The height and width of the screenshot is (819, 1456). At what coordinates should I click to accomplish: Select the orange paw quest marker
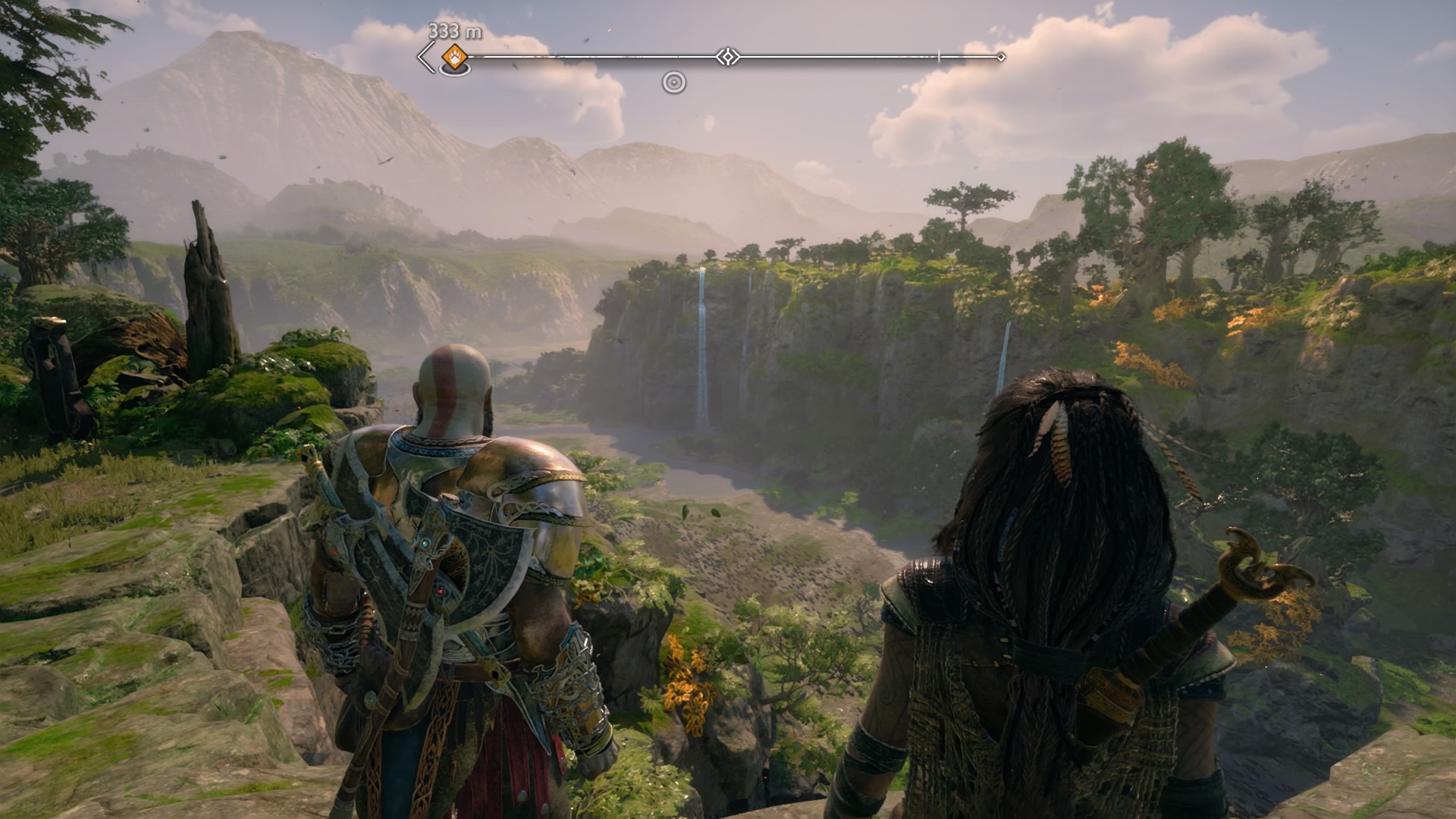click(x=454, y=55)
